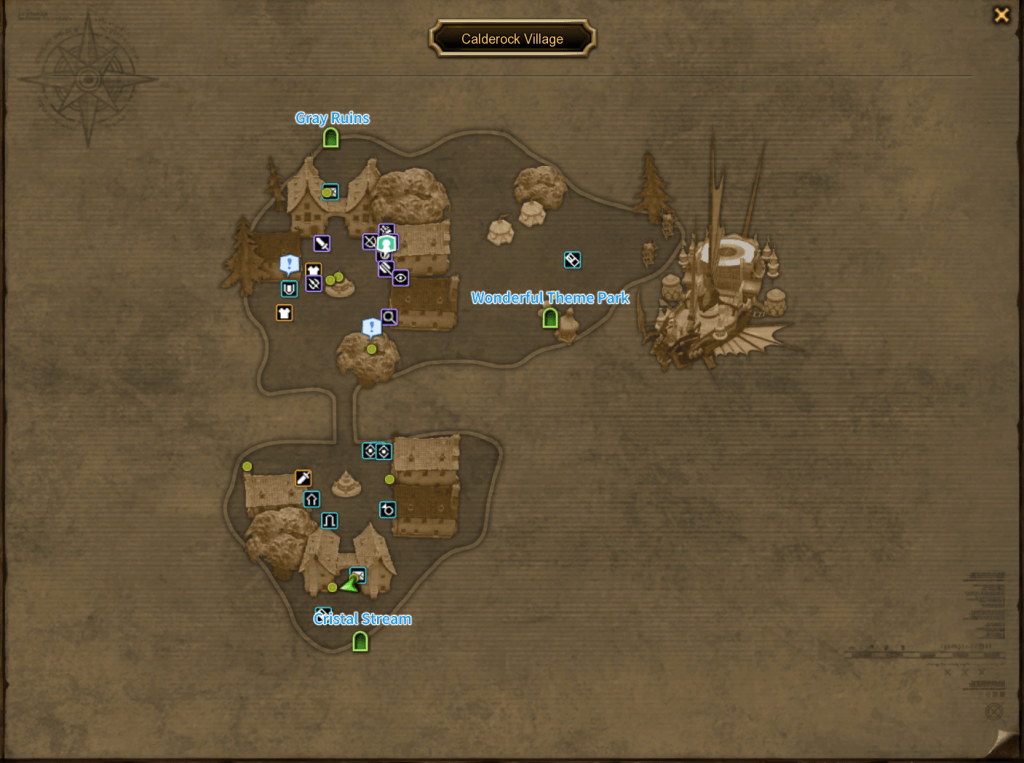
Task: Select the lone teal marker near Theme Park
Action: click(x=572, y=260)
